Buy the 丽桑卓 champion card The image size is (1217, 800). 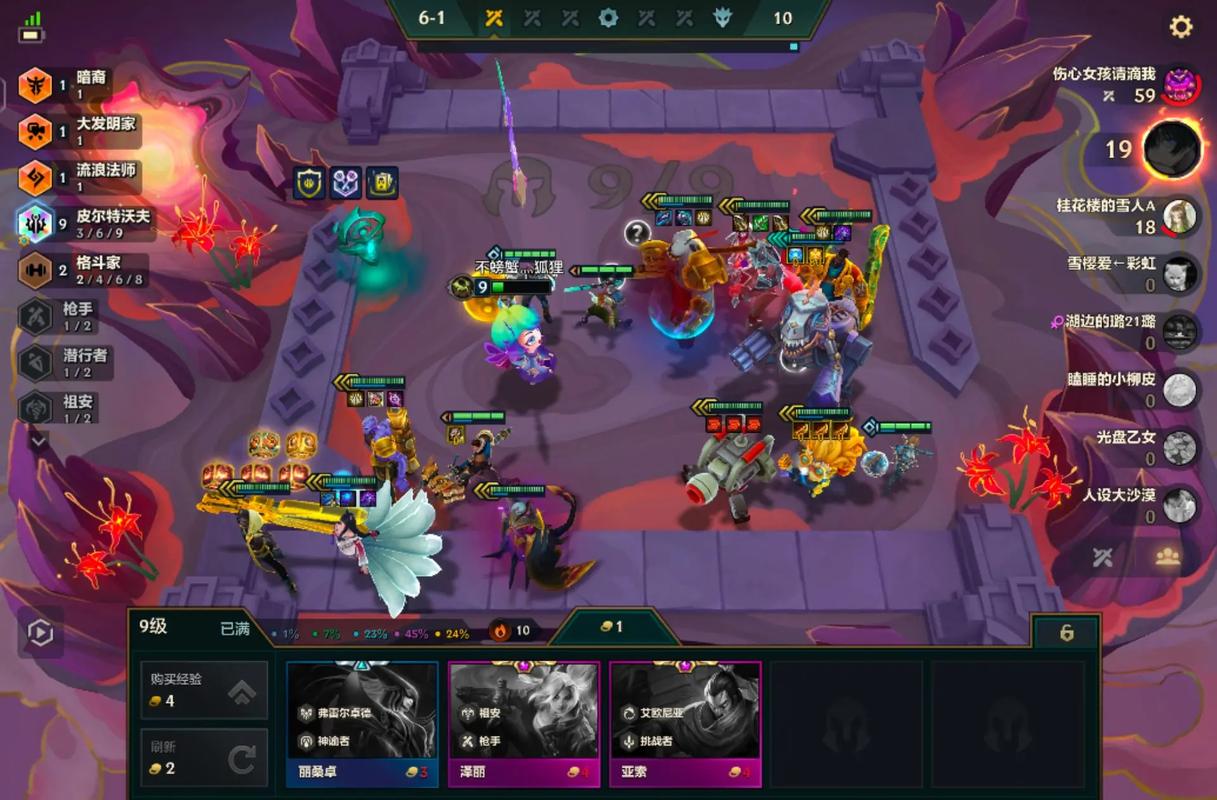362,724
